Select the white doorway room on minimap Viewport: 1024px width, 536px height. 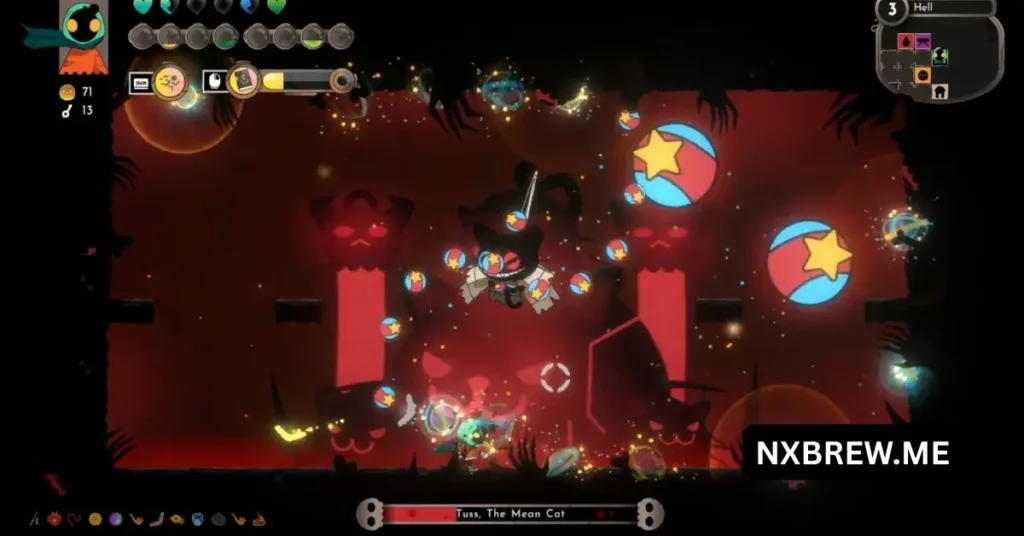tap(940, 91)
